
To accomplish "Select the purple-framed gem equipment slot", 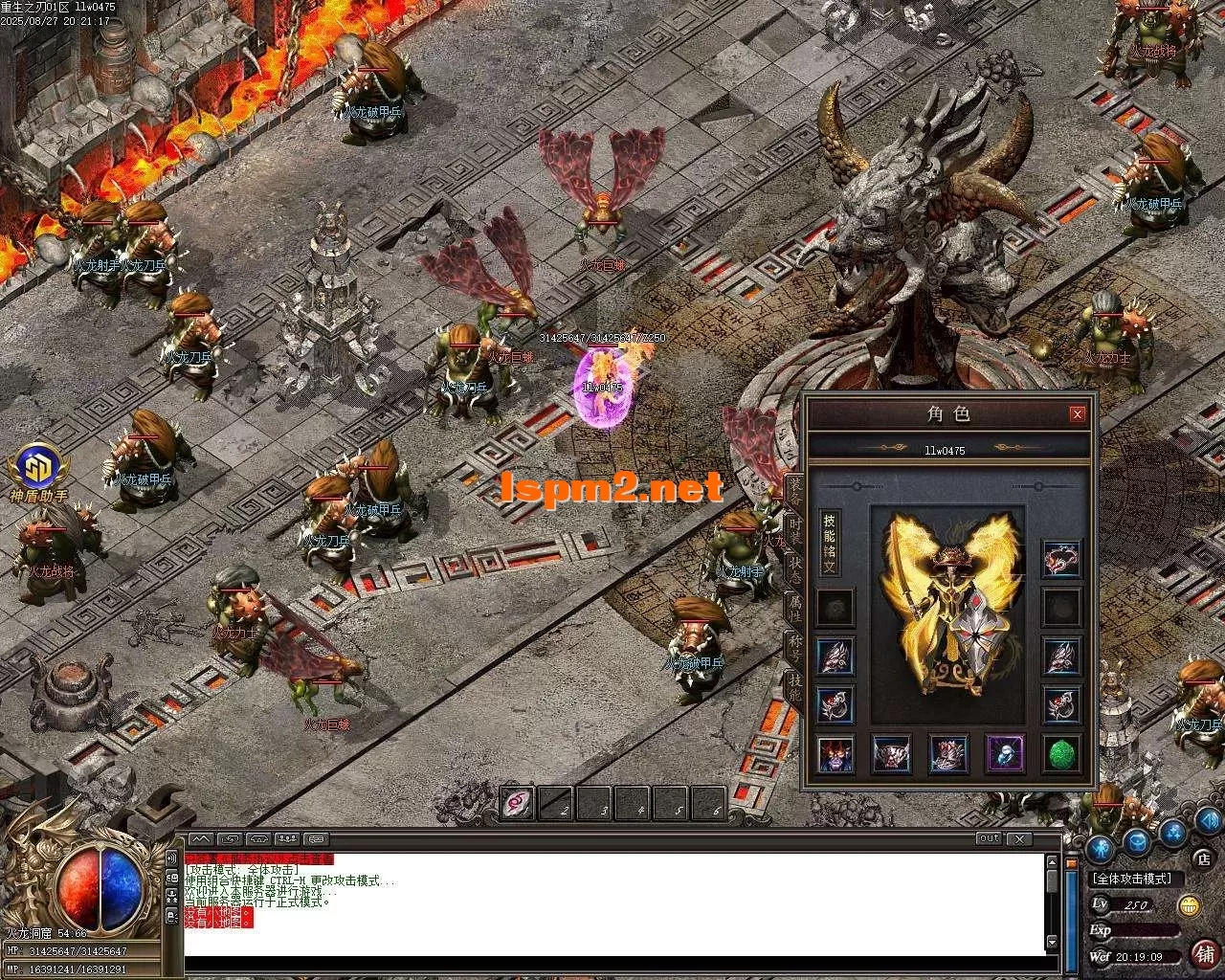I will point(1005,754).
